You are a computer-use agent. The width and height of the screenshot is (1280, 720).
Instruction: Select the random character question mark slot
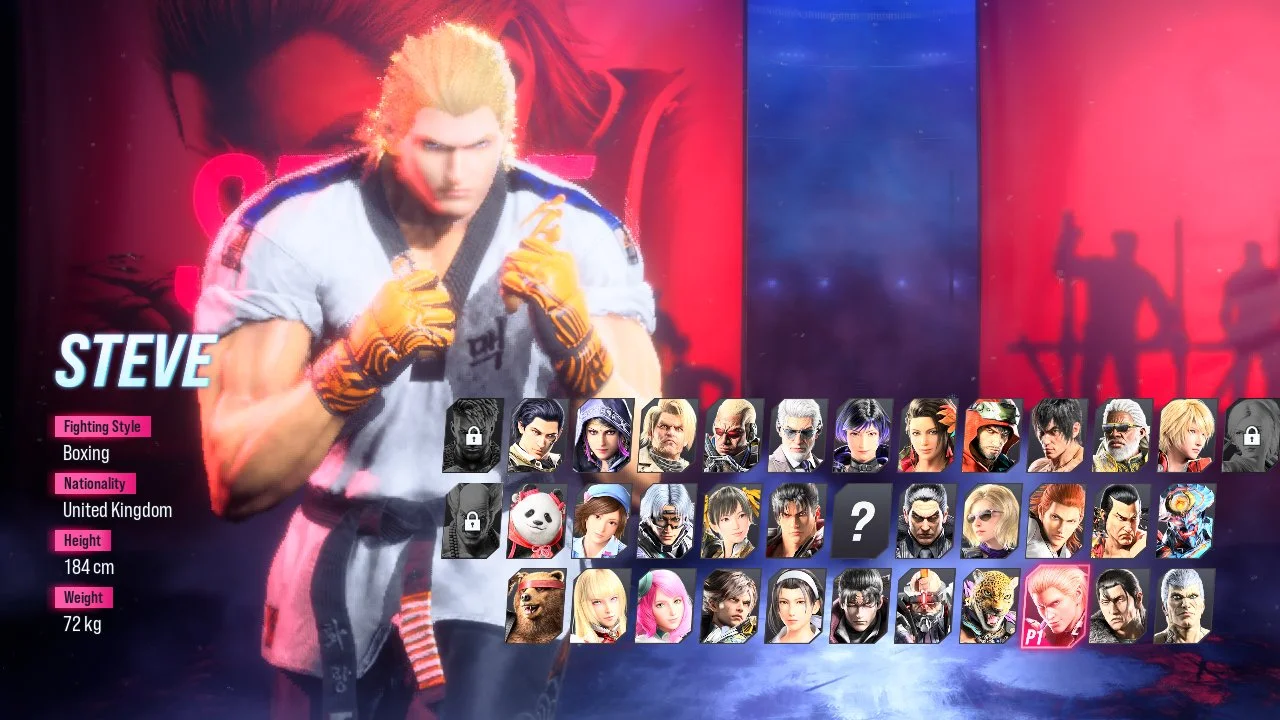coord(860,520)
